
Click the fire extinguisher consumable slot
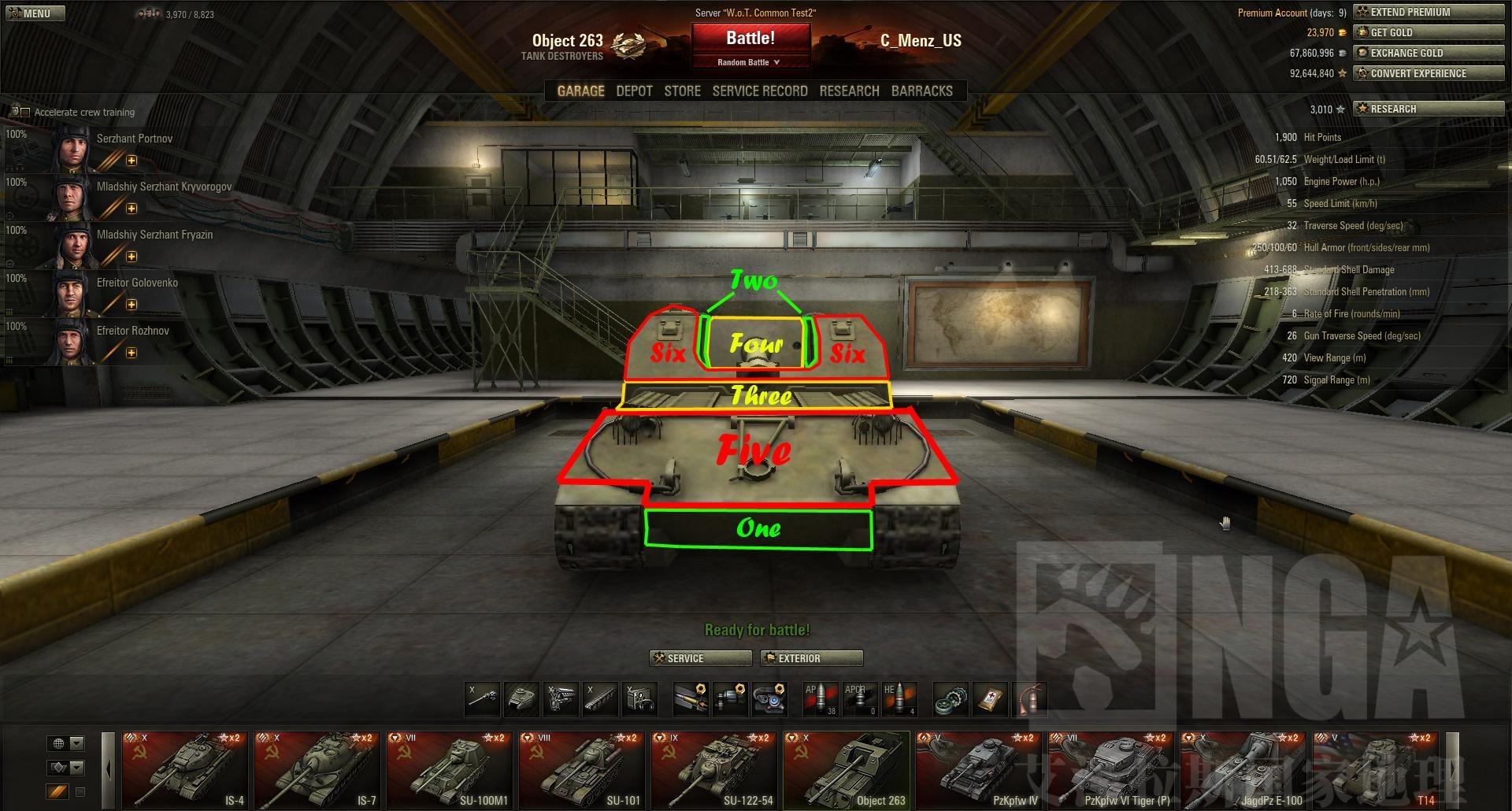[x=1030, y=698]
